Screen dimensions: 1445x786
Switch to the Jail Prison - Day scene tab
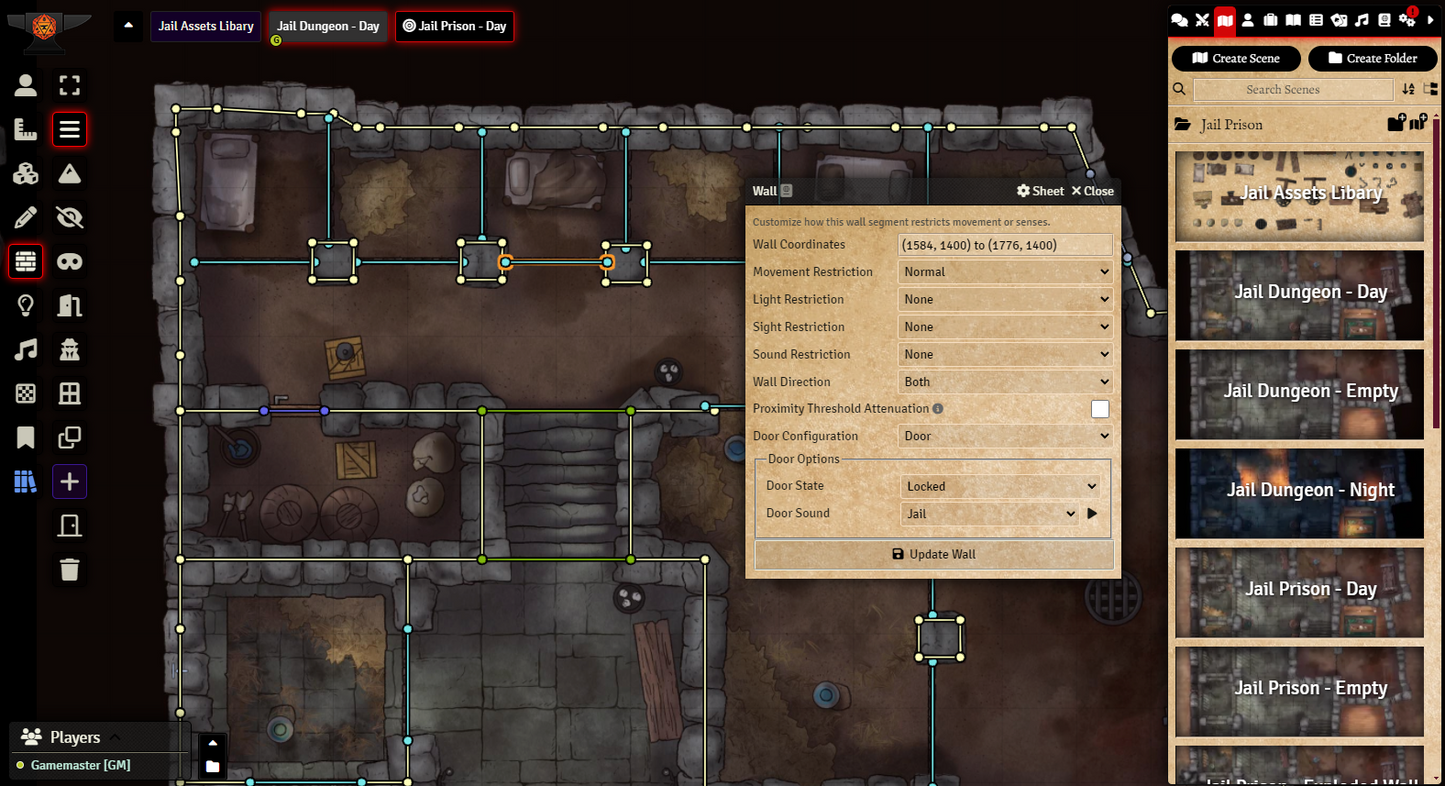point(454,26)
